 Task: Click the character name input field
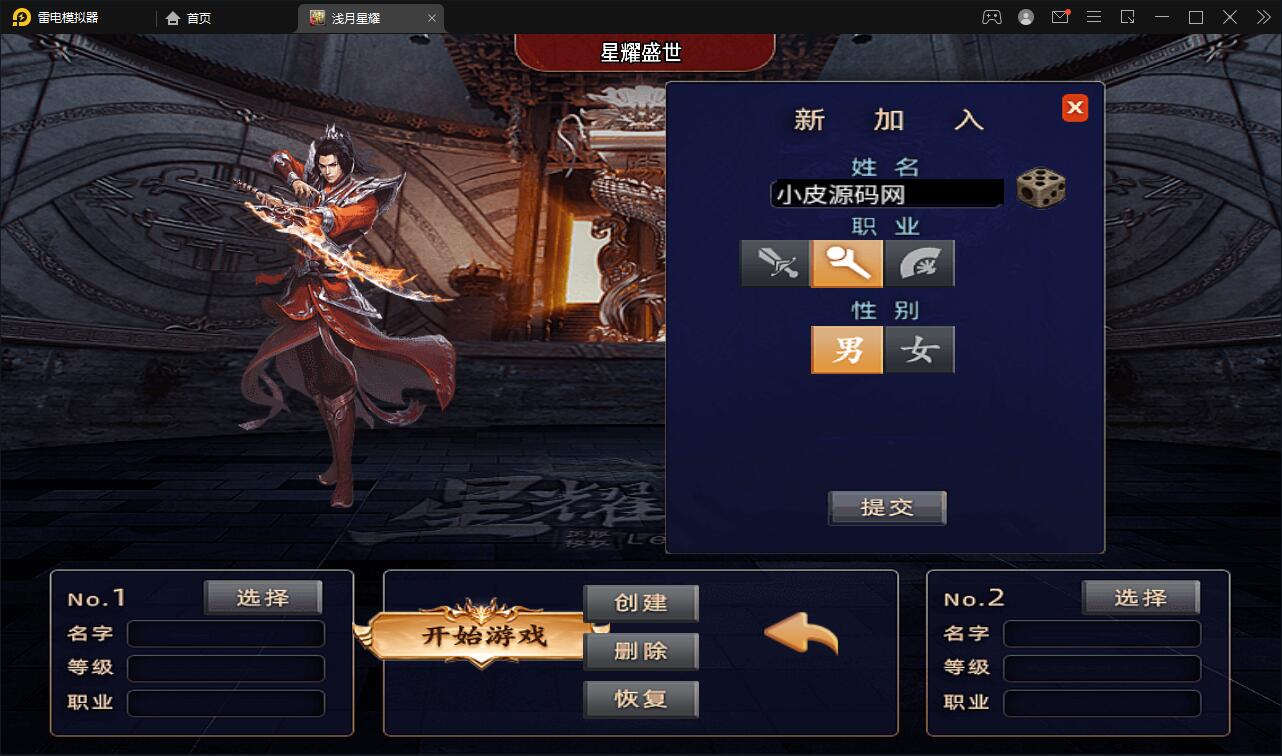pos(886,193)
